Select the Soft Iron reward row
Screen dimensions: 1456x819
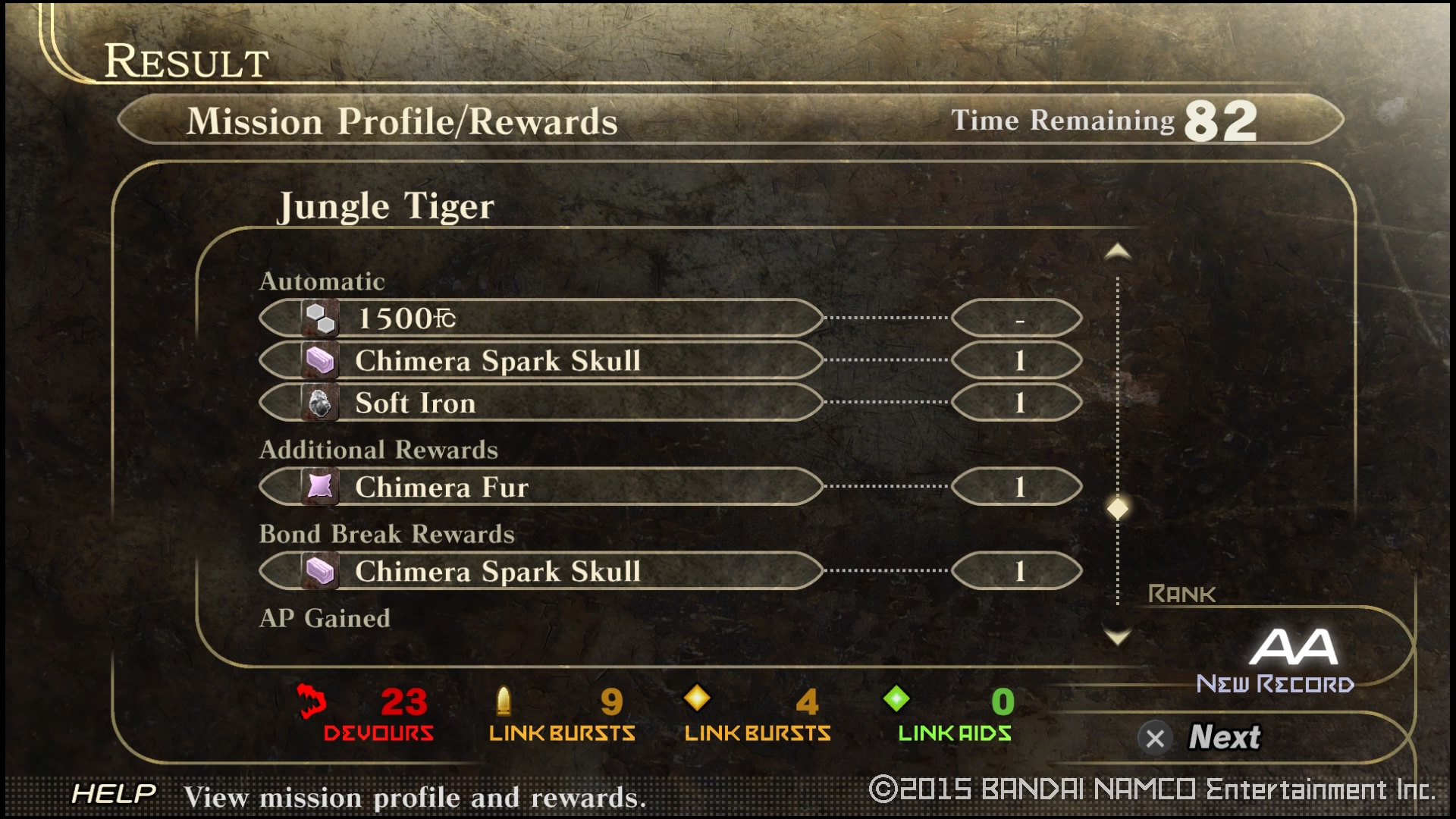(x=541, y=403)
